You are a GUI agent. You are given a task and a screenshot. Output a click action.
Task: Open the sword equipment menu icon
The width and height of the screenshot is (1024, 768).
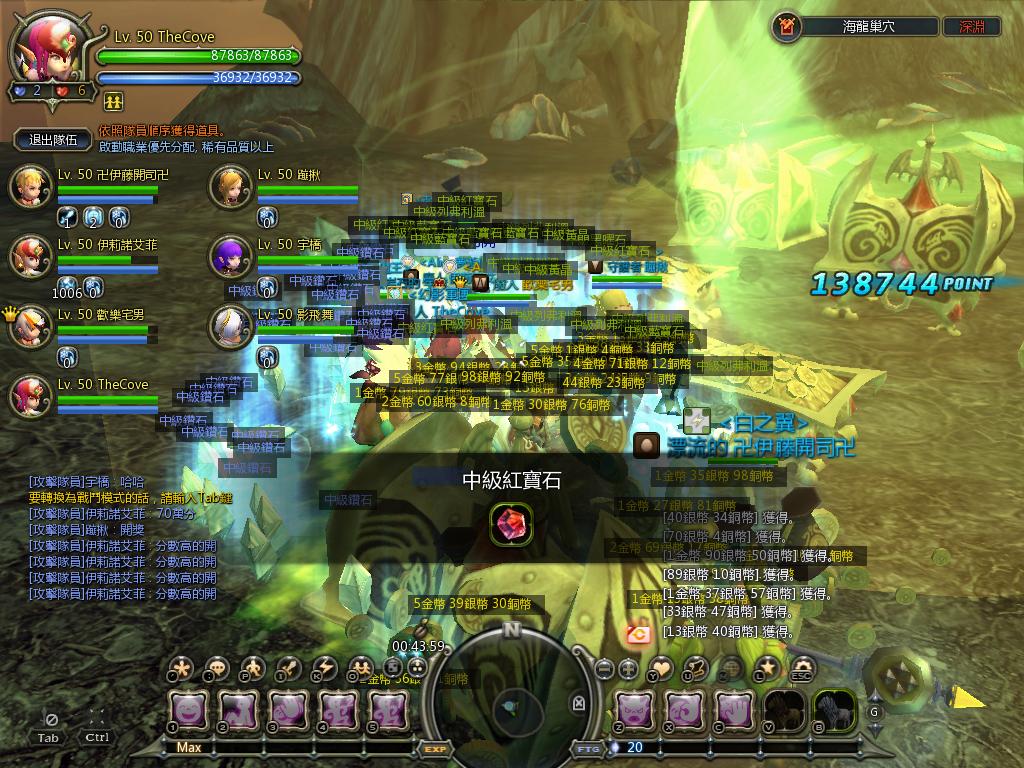tap(288, 667)
